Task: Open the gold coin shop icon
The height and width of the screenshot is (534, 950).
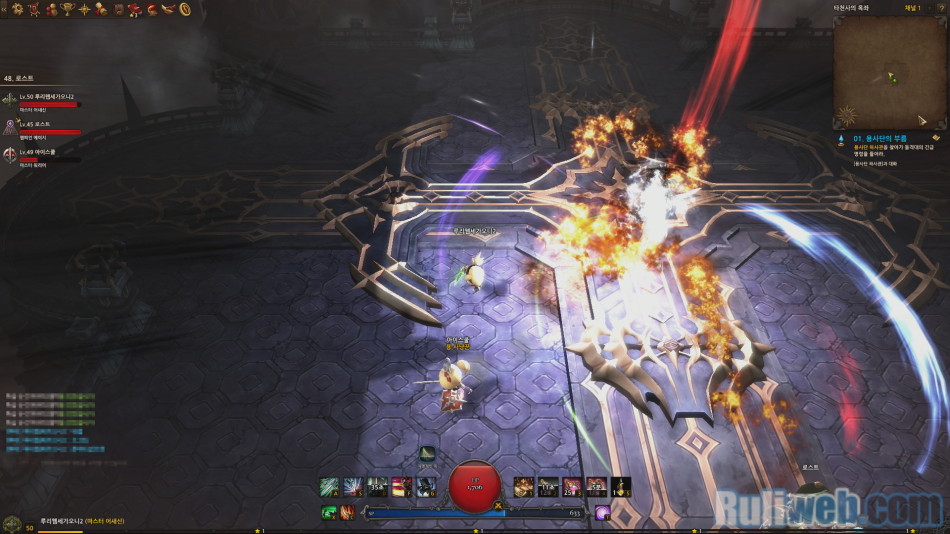Action: 185,9
